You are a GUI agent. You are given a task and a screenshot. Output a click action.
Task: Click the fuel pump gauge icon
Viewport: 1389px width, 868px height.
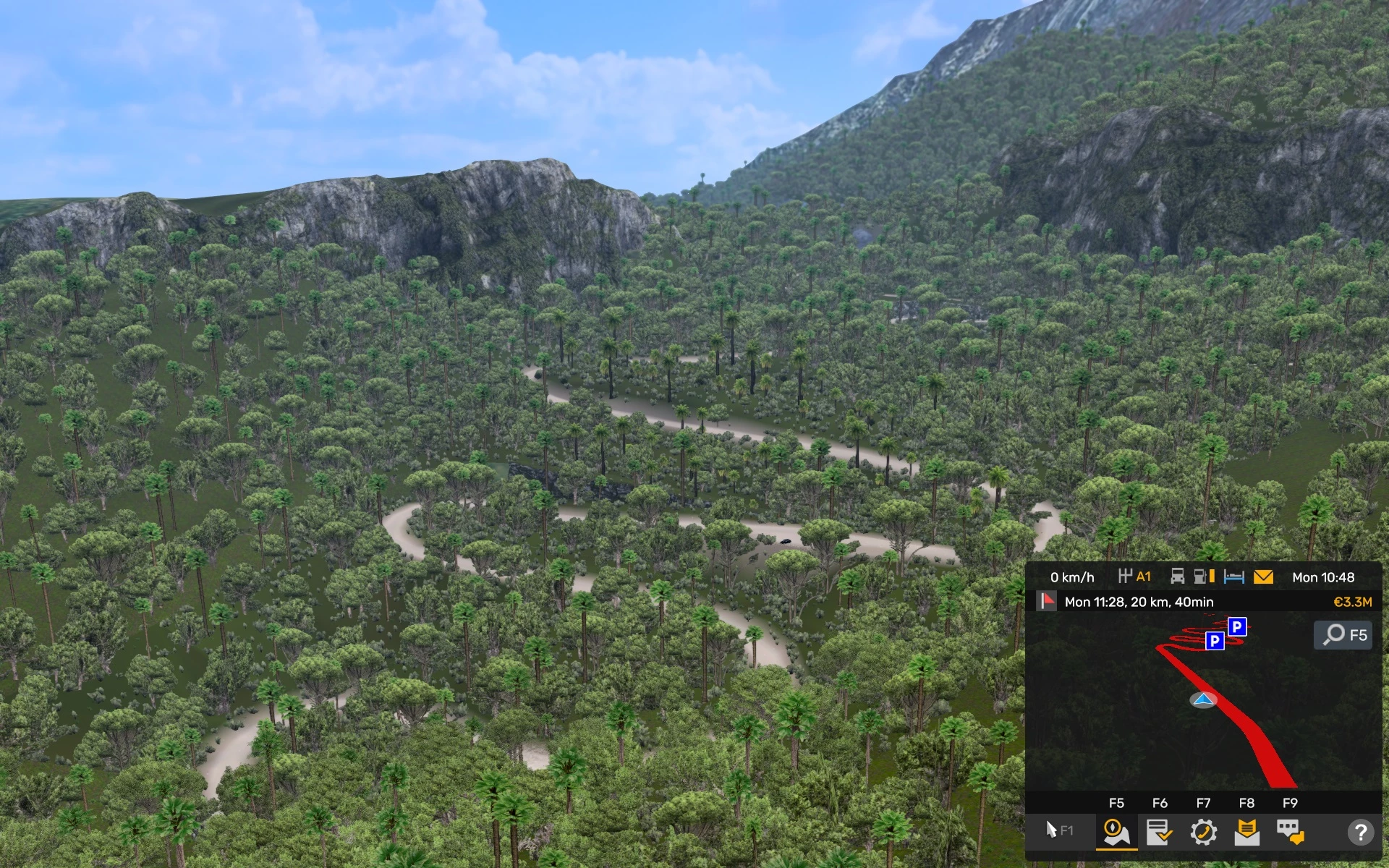[x=1204, y=576]
